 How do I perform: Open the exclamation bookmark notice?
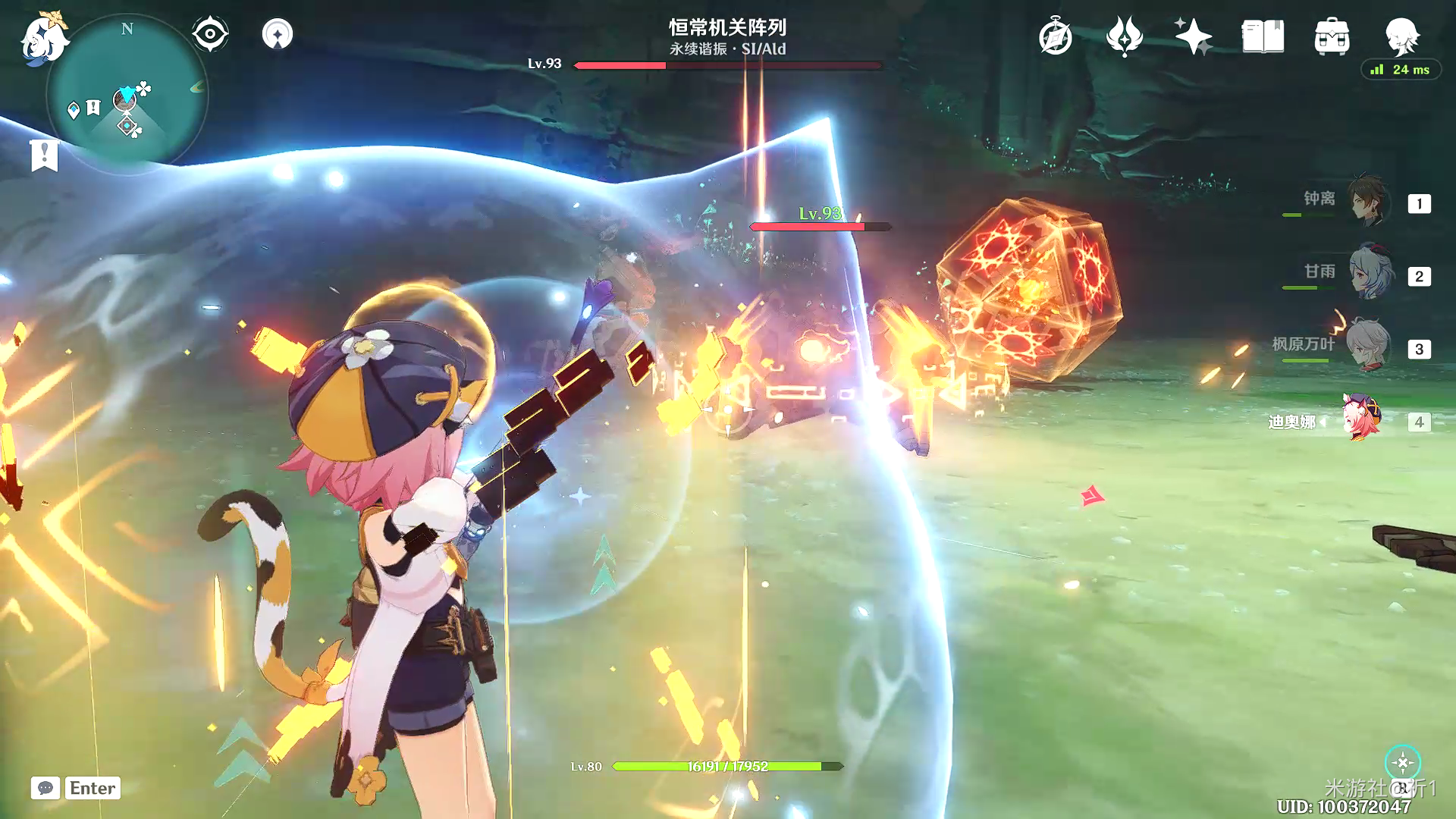coord(44,155)
